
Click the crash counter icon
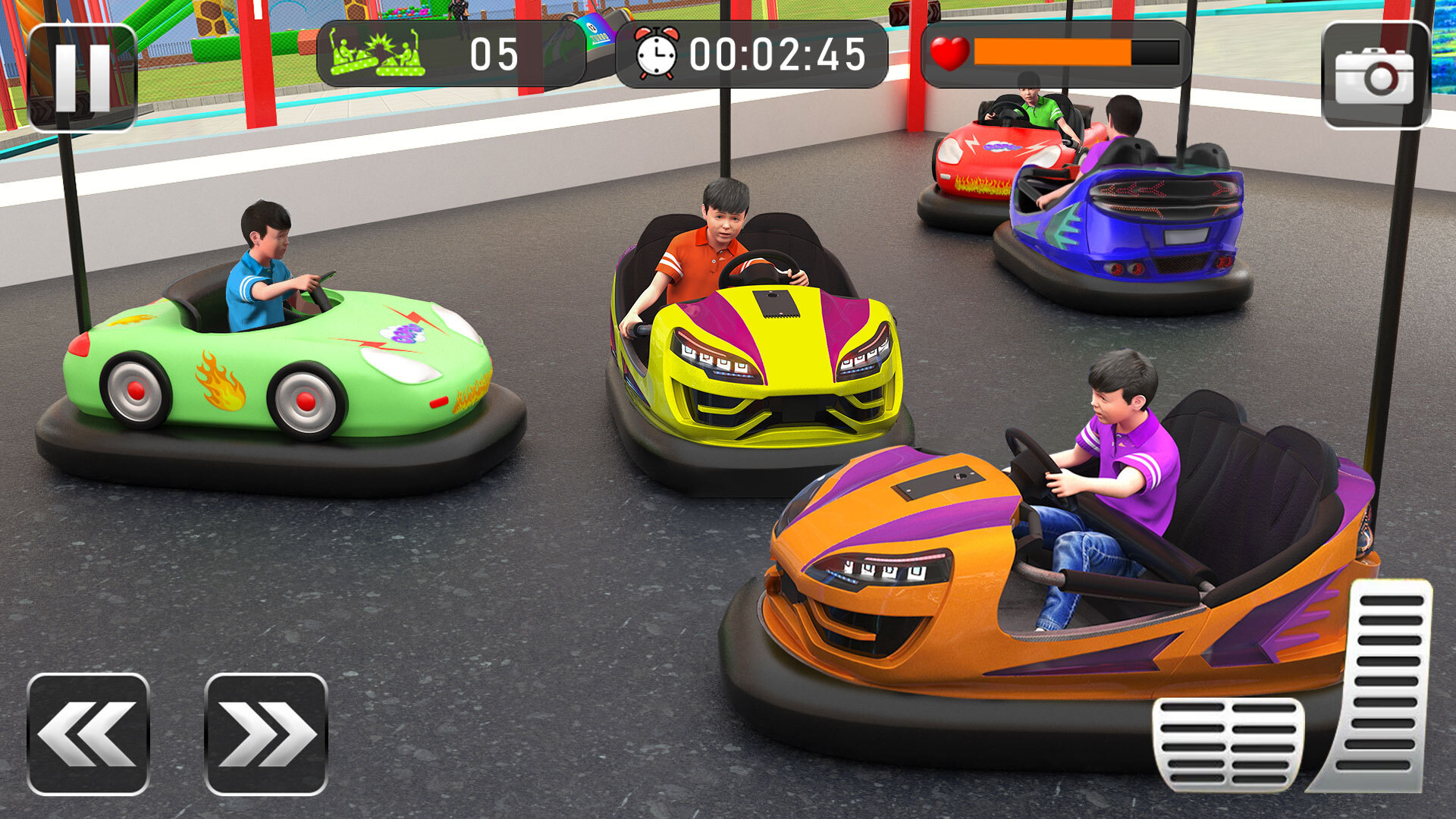click(377, 52)
